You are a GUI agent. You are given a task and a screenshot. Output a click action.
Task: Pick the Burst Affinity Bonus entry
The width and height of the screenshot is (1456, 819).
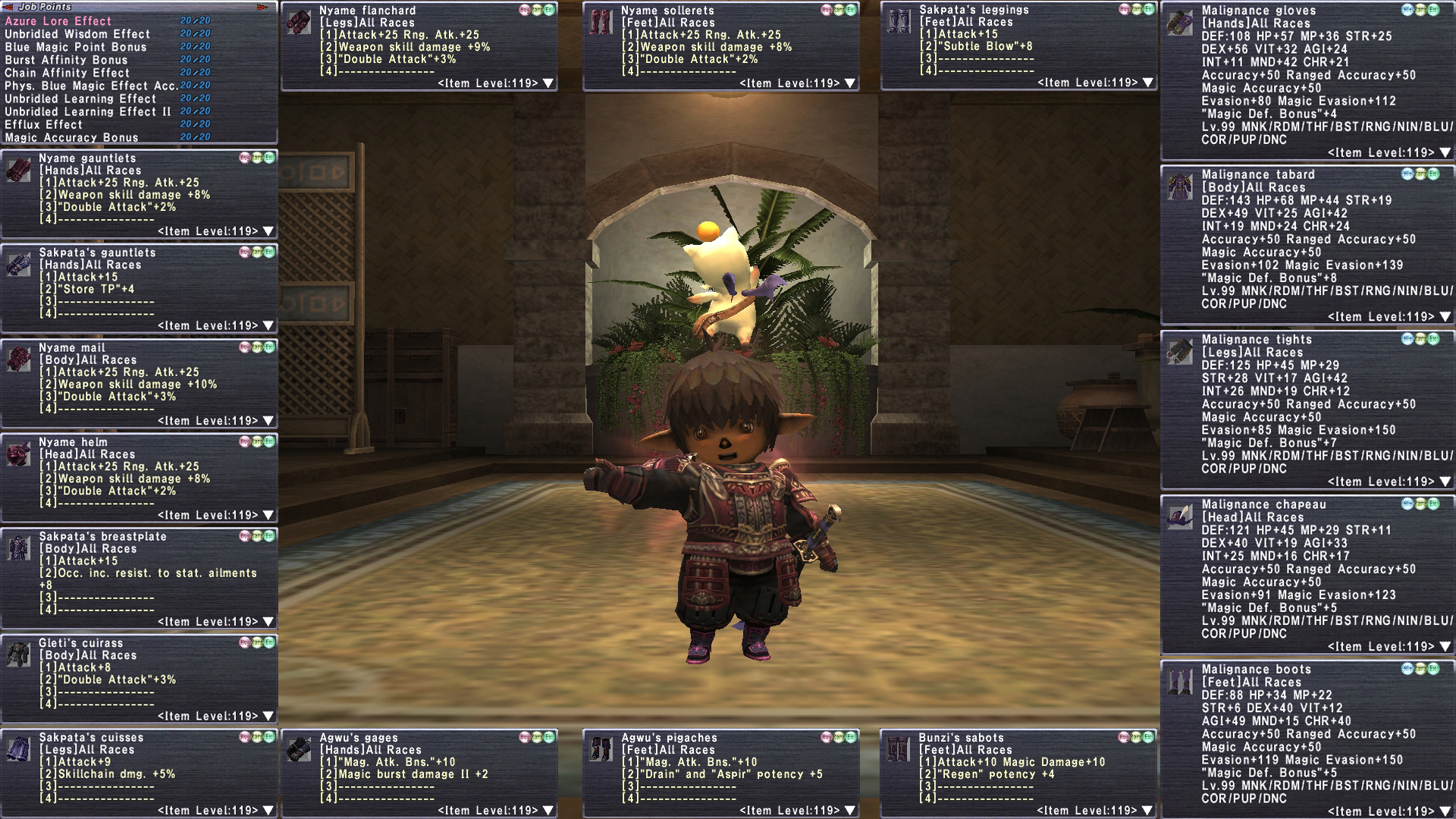click(x=66, y=60)
